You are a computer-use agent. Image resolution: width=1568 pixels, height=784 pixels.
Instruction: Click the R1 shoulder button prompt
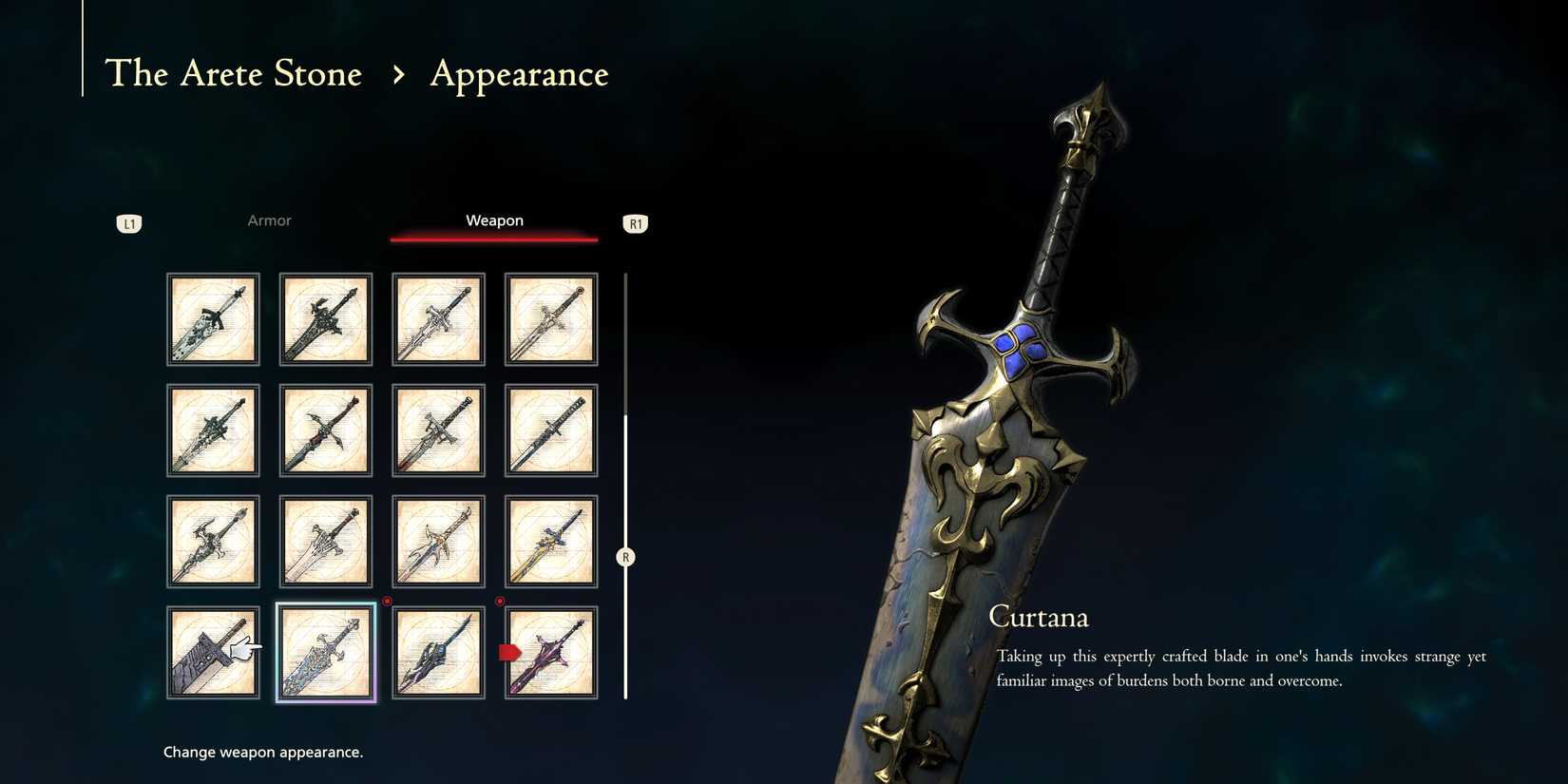[635, 223]
